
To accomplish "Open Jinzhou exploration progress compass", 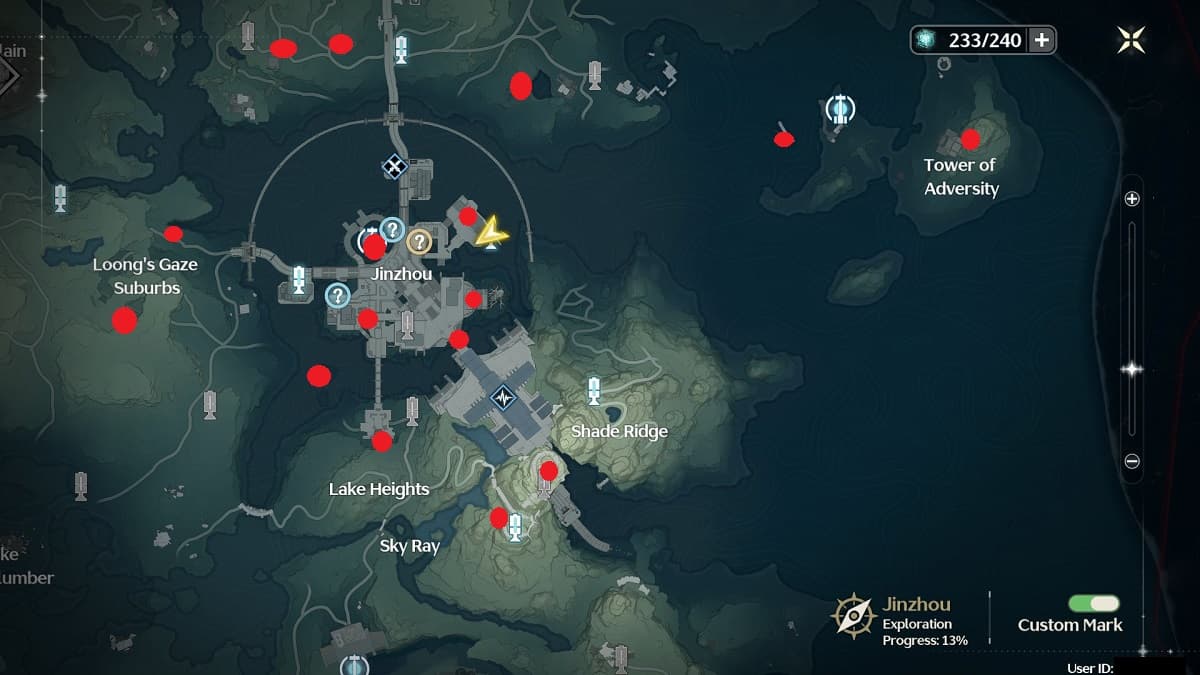I will tap(854, 616).
